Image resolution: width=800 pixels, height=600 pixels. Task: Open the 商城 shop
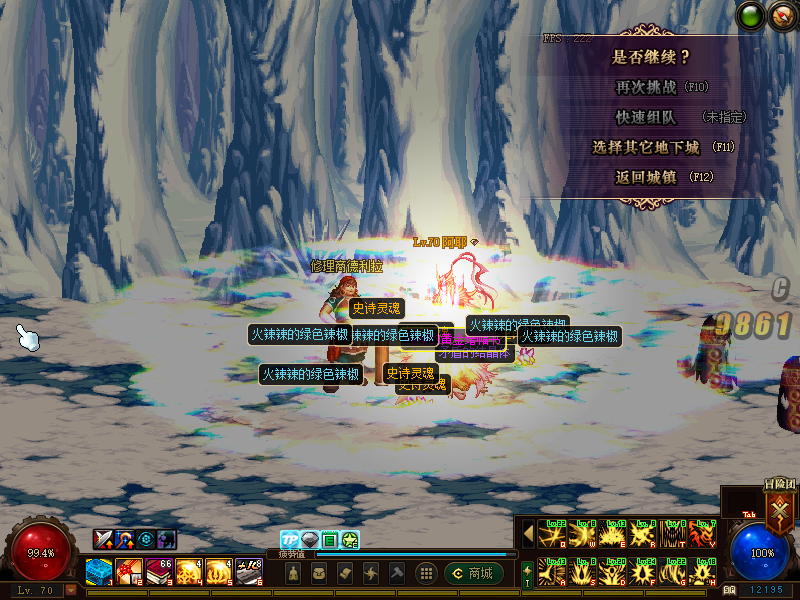pyautogui.click(x=473, y=573)
